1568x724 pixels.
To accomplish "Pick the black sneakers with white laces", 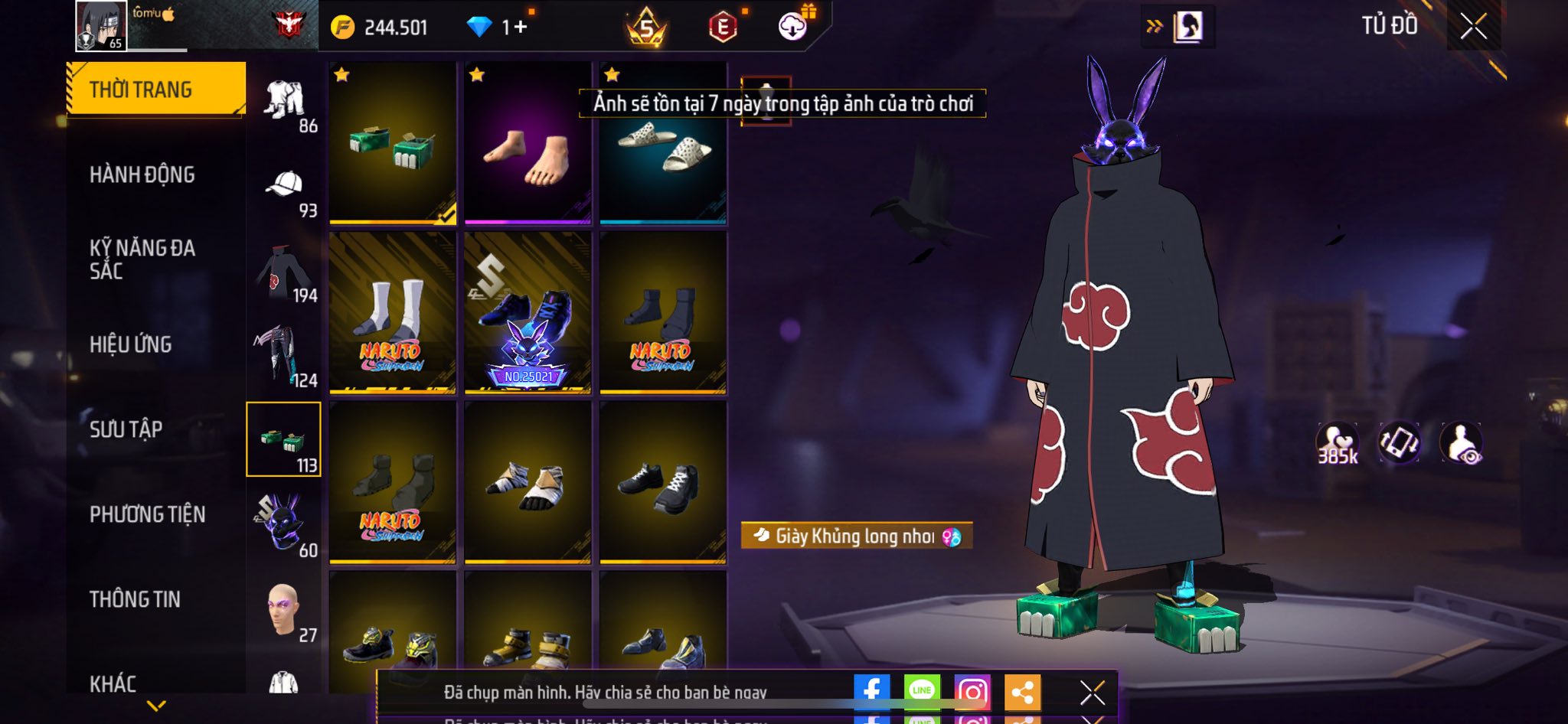I will tap(663, 484).
